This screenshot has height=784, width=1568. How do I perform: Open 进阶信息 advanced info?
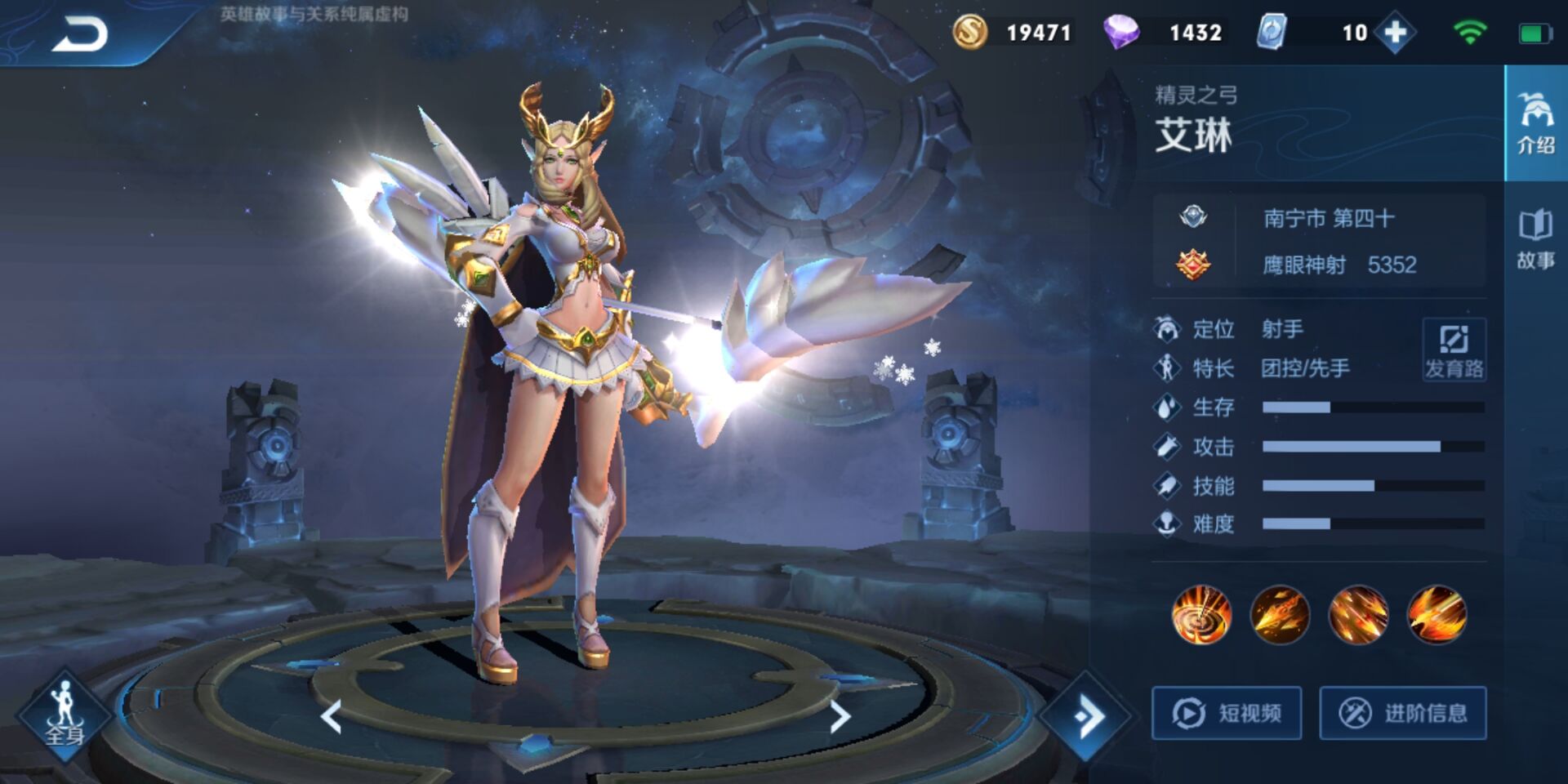(x=1403, y=713)
